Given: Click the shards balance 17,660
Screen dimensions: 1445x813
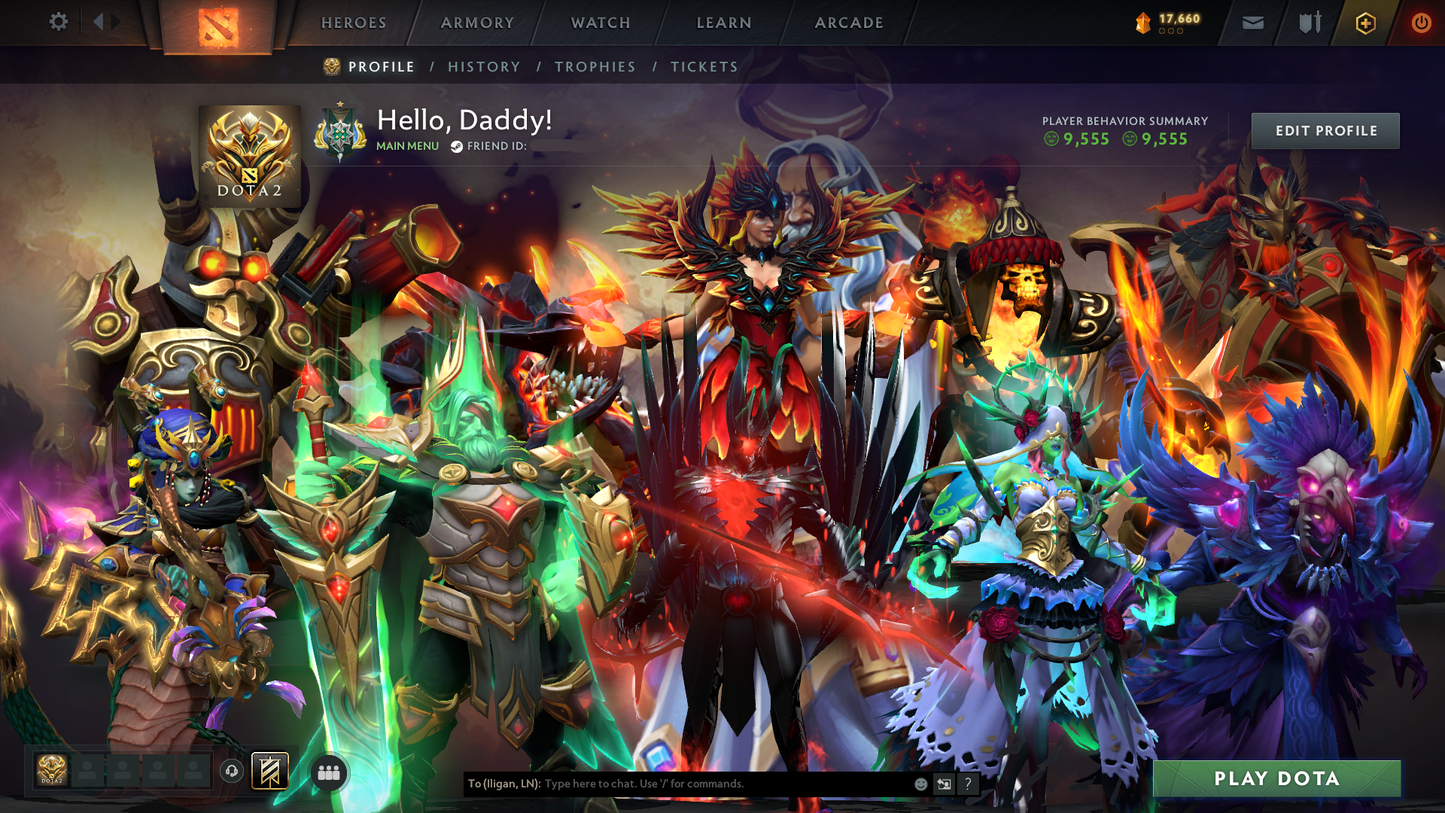Looking at the screenshot, I should pos(1168,21).
